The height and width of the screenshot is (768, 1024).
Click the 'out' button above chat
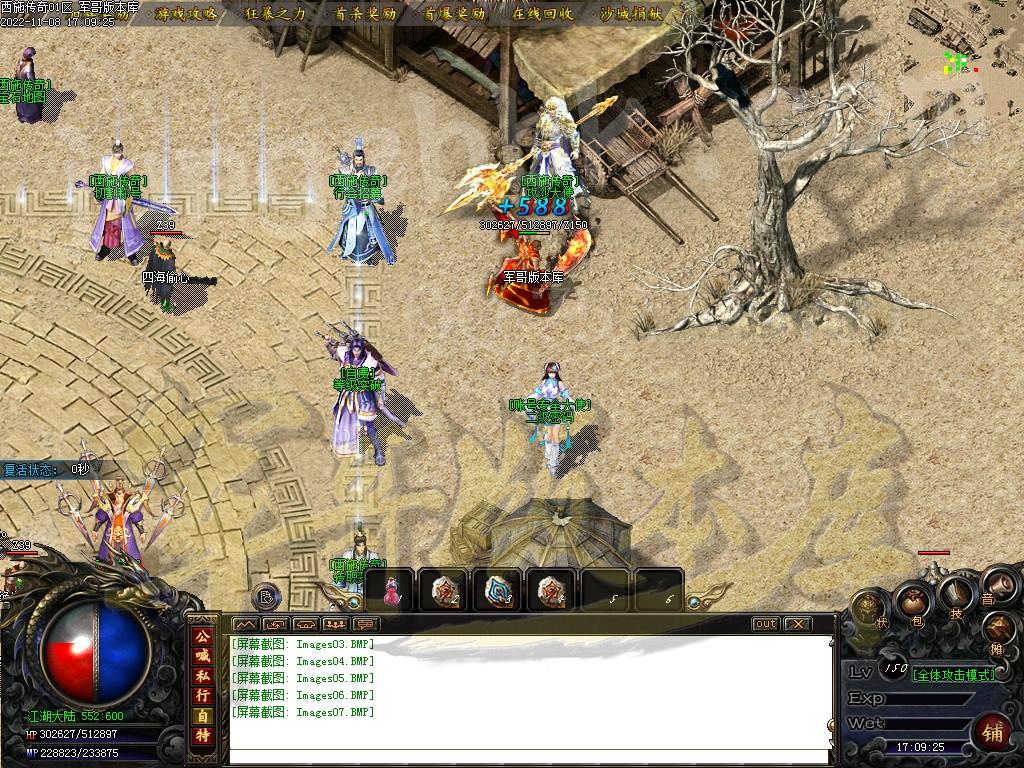click(x=765, y=624)
